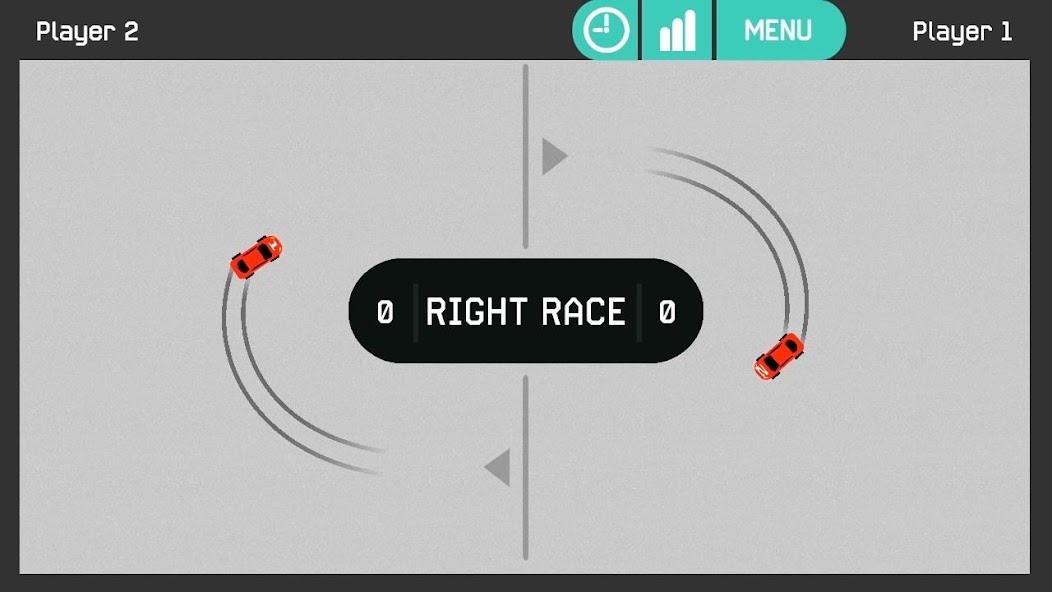
Task: Show the bar chart statistics
Action: click(x=677, y=30)
